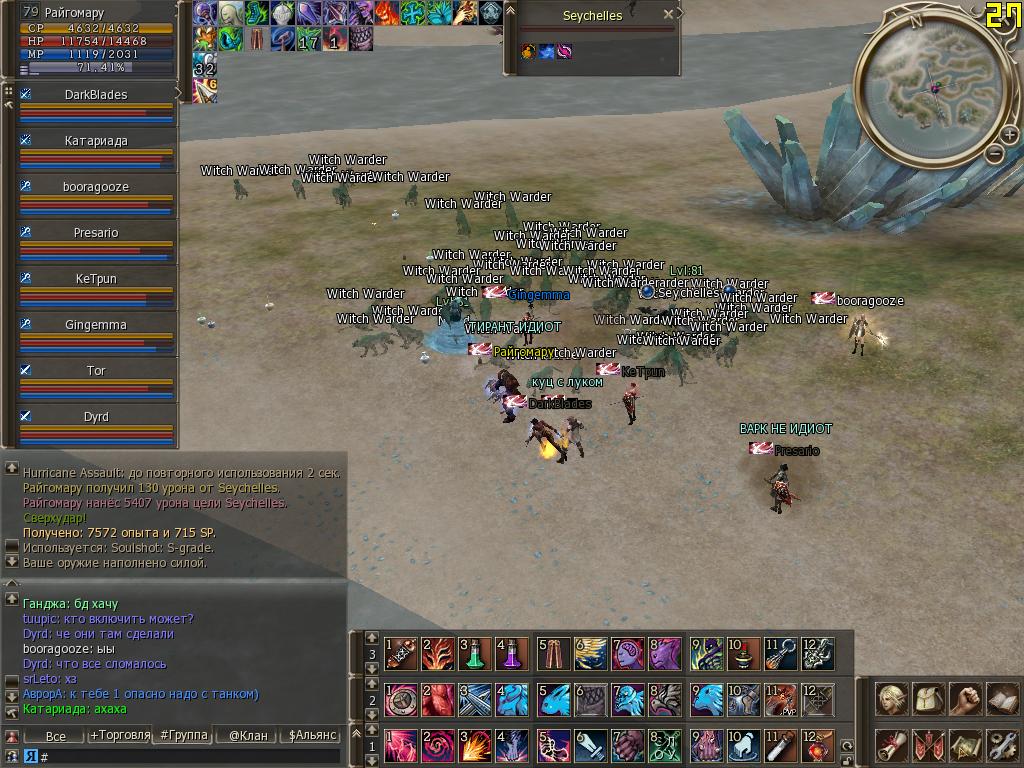1024x768 pixels.
Task: Activate the sword skill in bottom hotbar slot 6
Action: [x=590, y=746]
